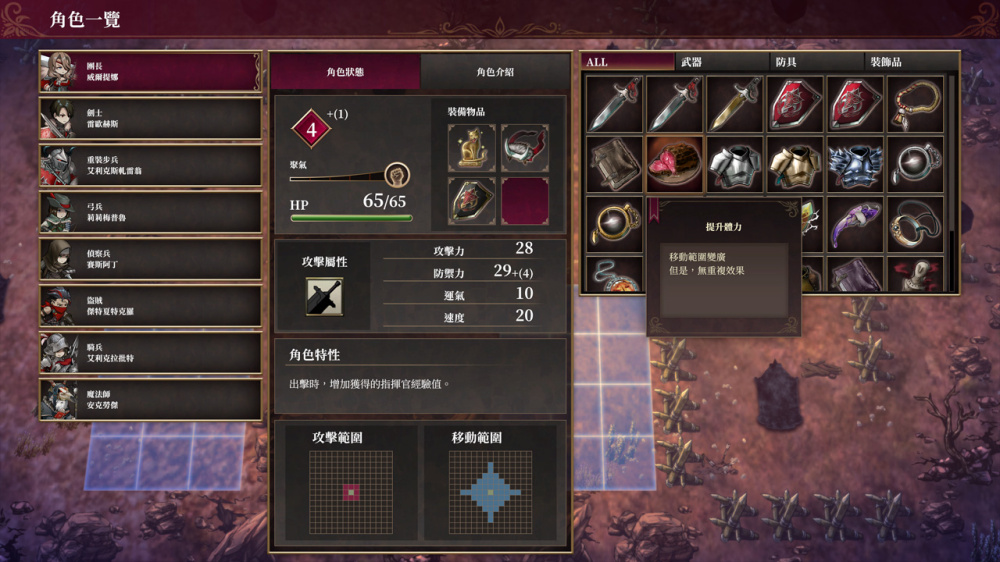This screenshot has width=1000, height=562.
Task: Open the 角色狀態 status tab
Action: coord(345,72)
